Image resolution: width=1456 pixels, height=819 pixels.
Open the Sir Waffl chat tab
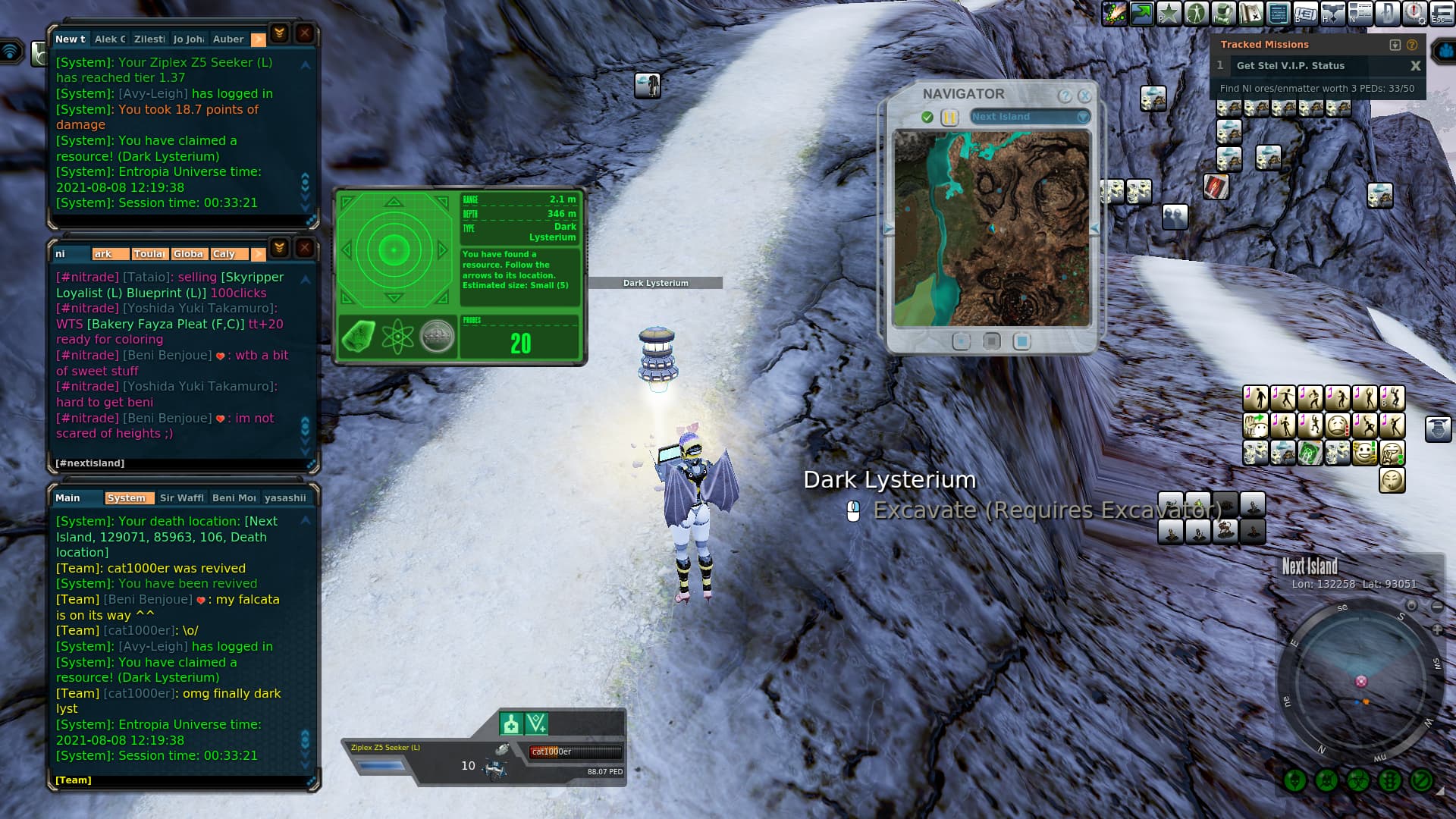click(181, 498)
